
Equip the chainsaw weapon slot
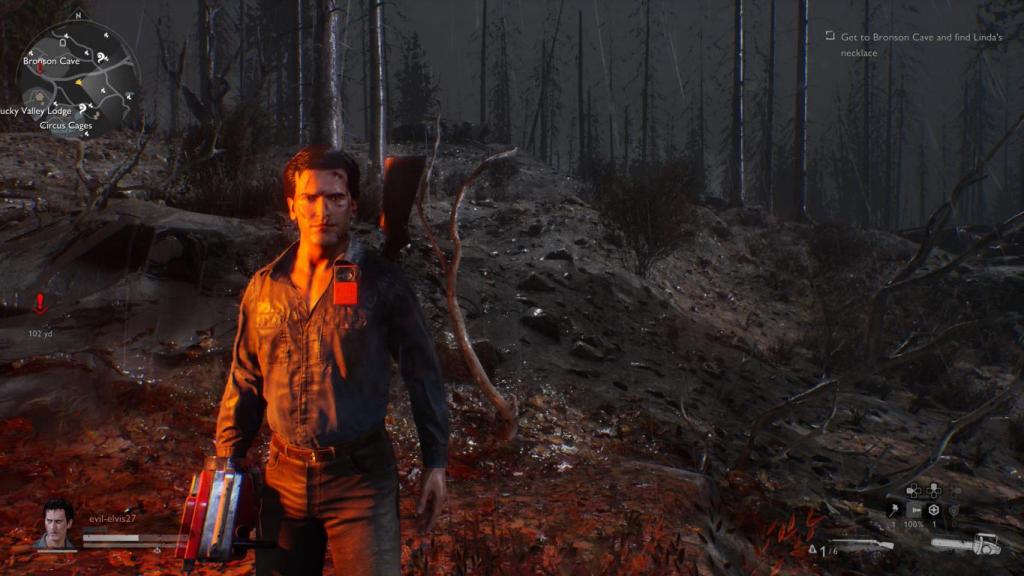[x=966, y=544]
